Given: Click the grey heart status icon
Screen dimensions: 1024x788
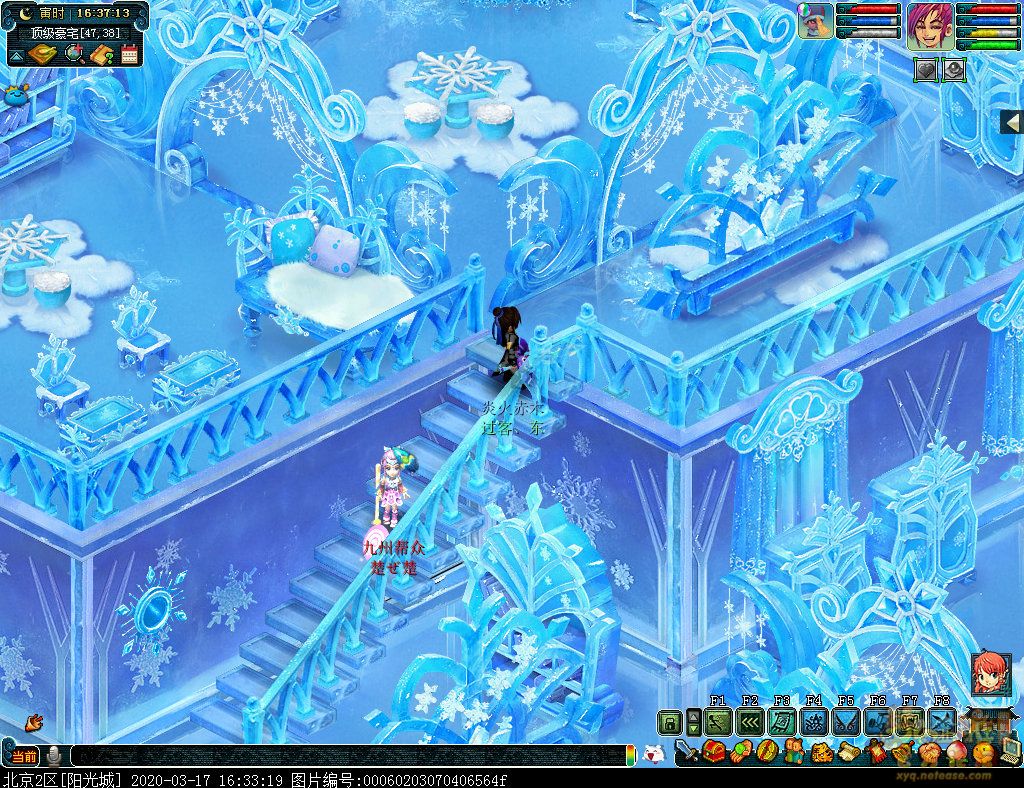Looking at the screenshot, I should pyautogui.click(x=927, y=69).
